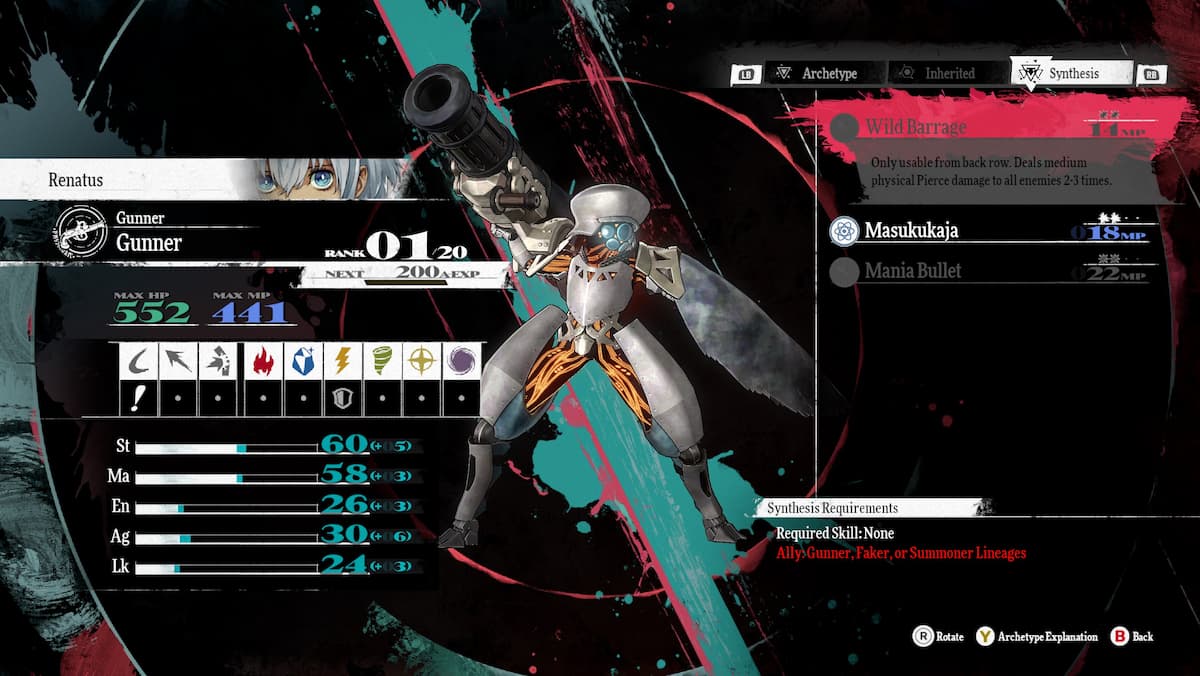Go back to the previous screen
Viewport: 1200px width, 676px height.
pyautogui.click(x=1133, y=636)
